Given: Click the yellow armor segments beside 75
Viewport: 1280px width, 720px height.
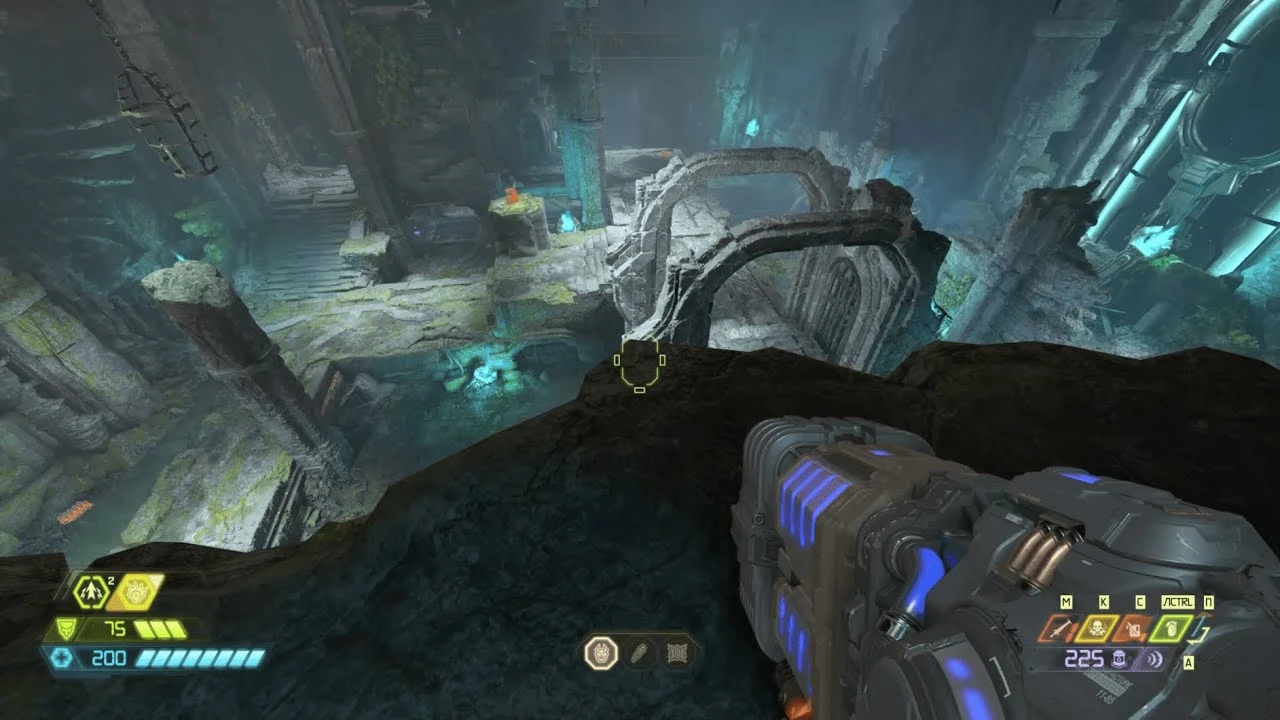Looking at the screenshot, I should point(158,628).
